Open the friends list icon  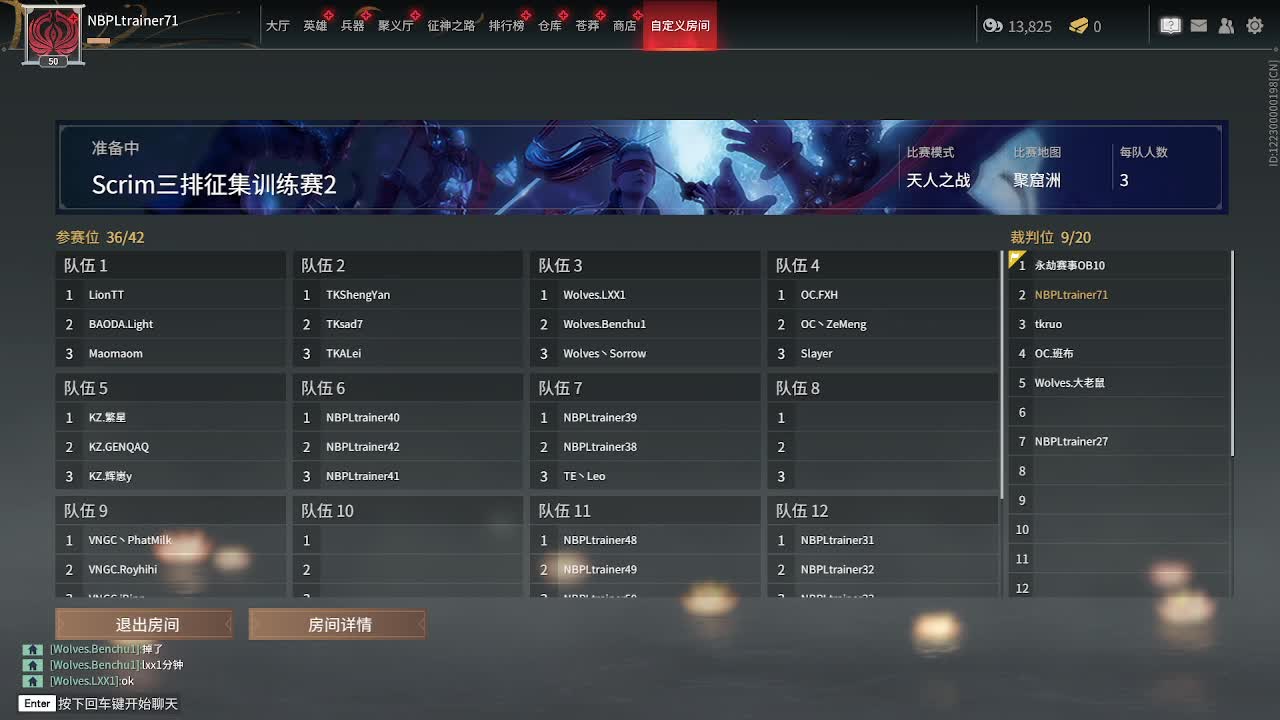(1226, 25)
